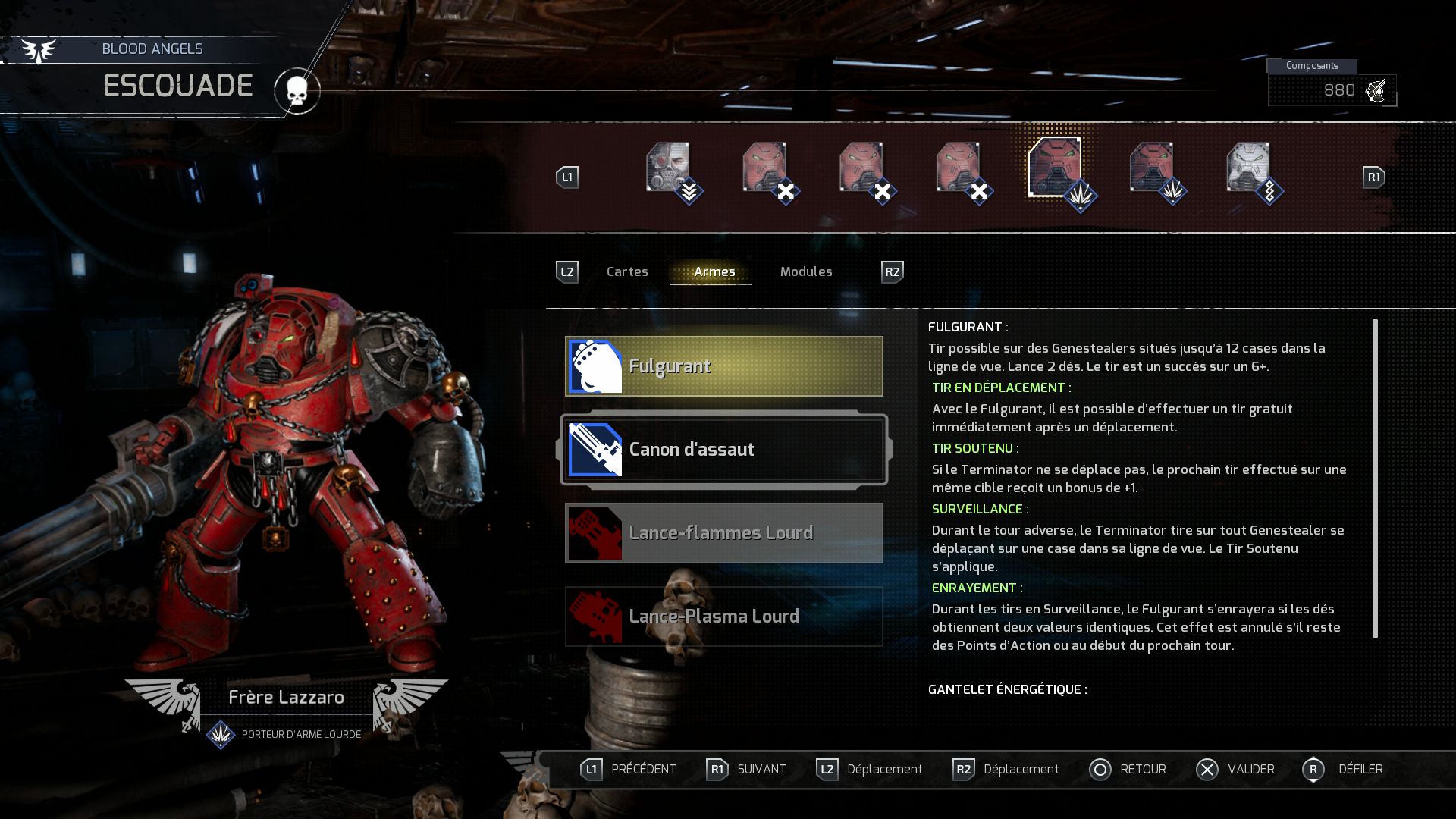This screenshot has width=1456, height=819.
Task: Click the skull emblem next to ESCOUADE
Action: [298, 90]
